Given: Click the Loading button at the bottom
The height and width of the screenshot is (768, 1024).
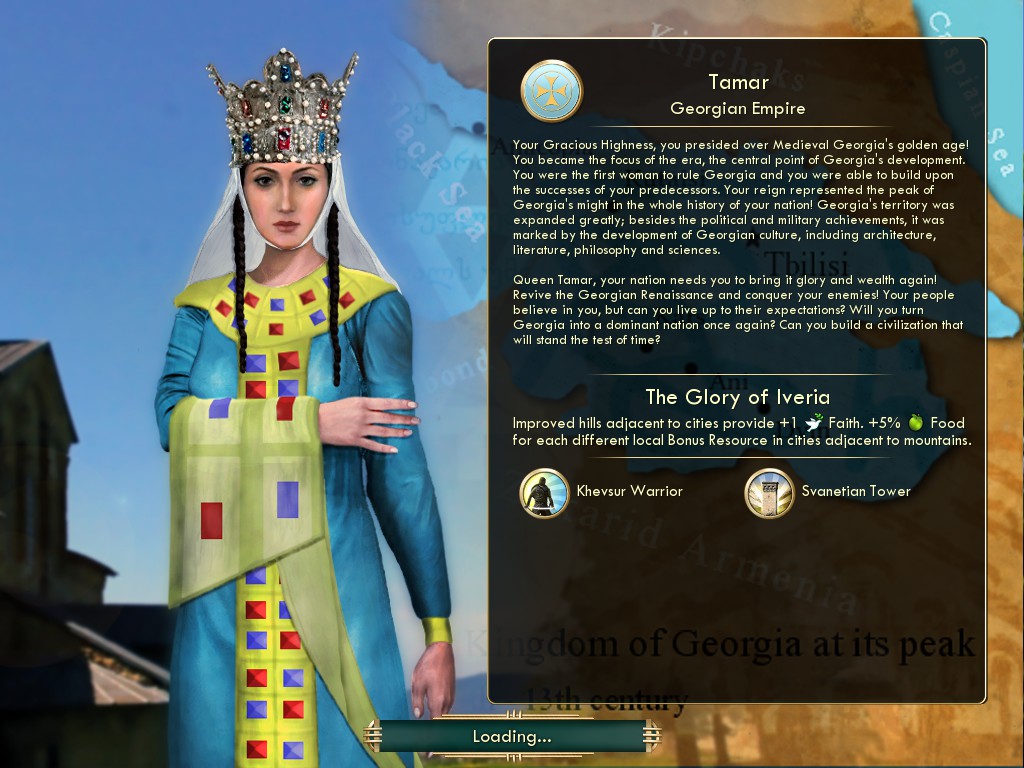Looking at the screenshot, I should coord(512,737).
